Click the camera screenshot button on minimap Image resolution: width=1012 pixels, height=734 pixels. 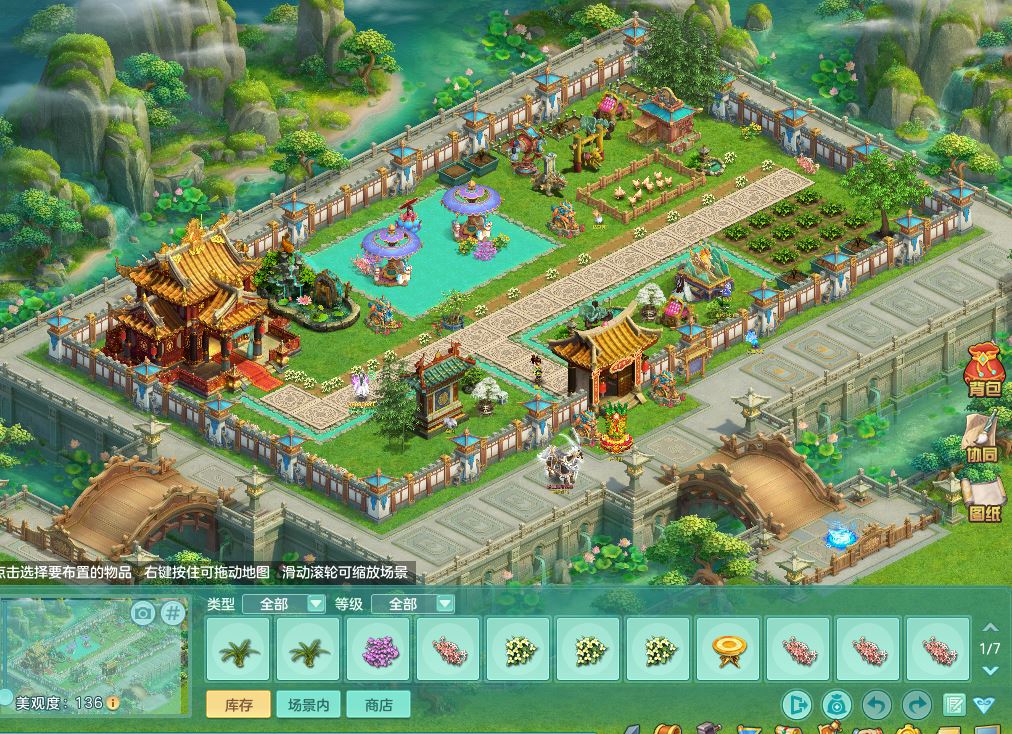pos(143,613)
